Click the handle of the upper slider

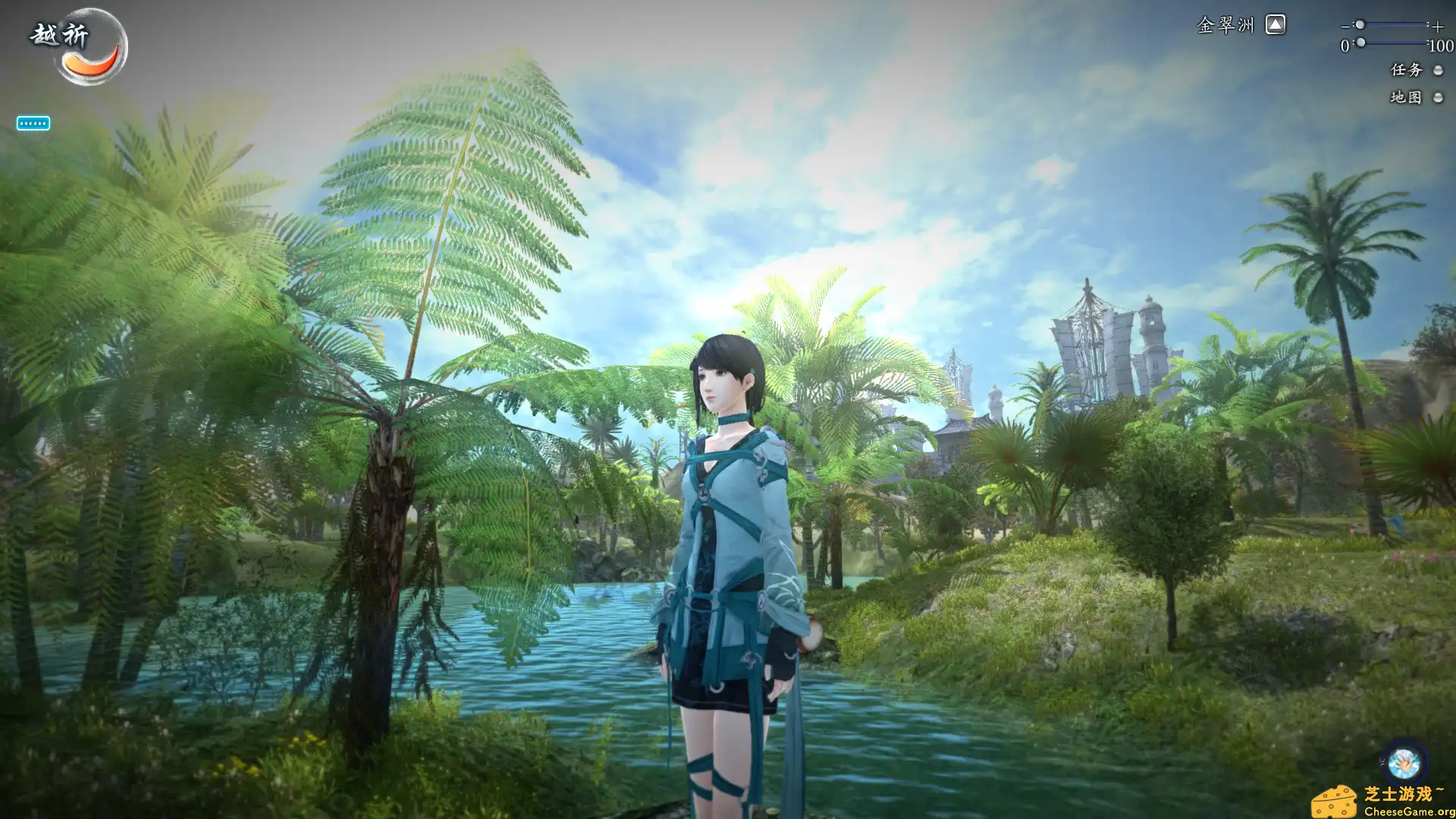click(1360, 25)
